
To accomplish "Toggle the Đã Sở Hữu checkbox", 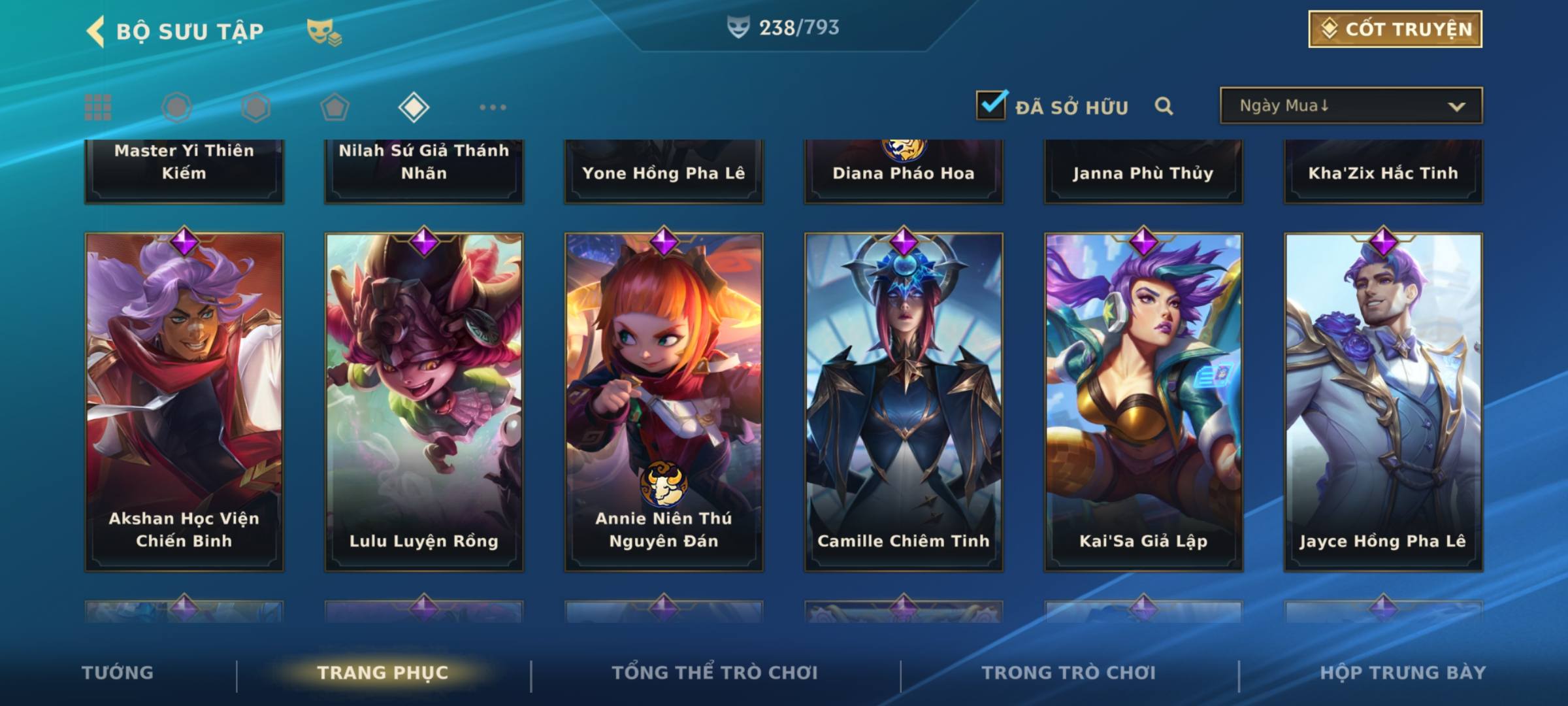I will (991, 106).
